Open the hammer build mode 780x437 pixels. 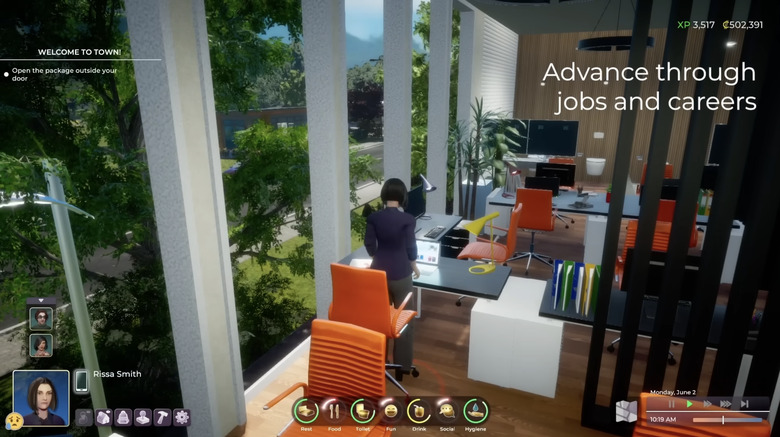162,417
